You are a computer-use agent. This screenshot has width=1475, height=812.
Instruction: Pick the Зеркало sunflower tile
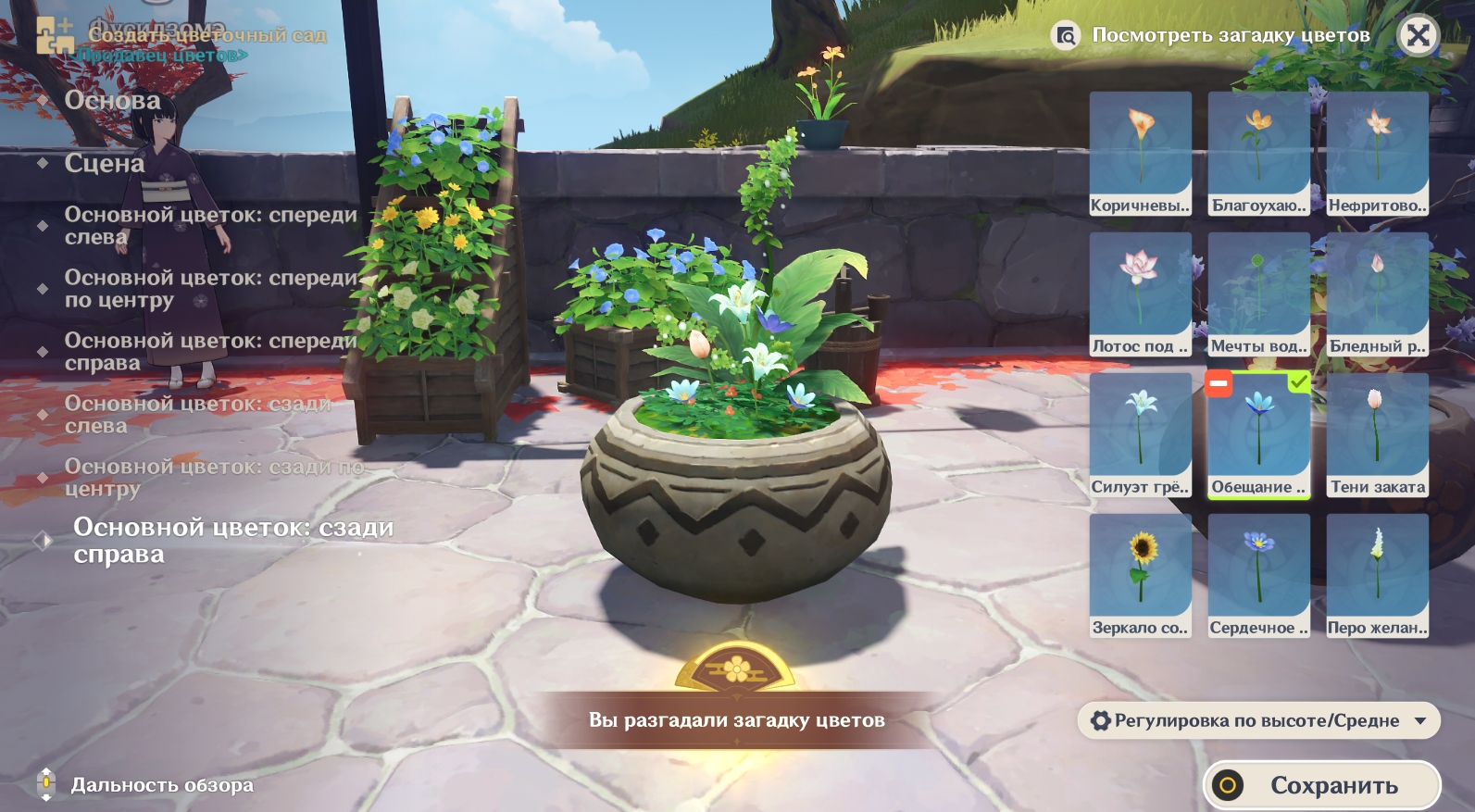tap(1140, 575)
